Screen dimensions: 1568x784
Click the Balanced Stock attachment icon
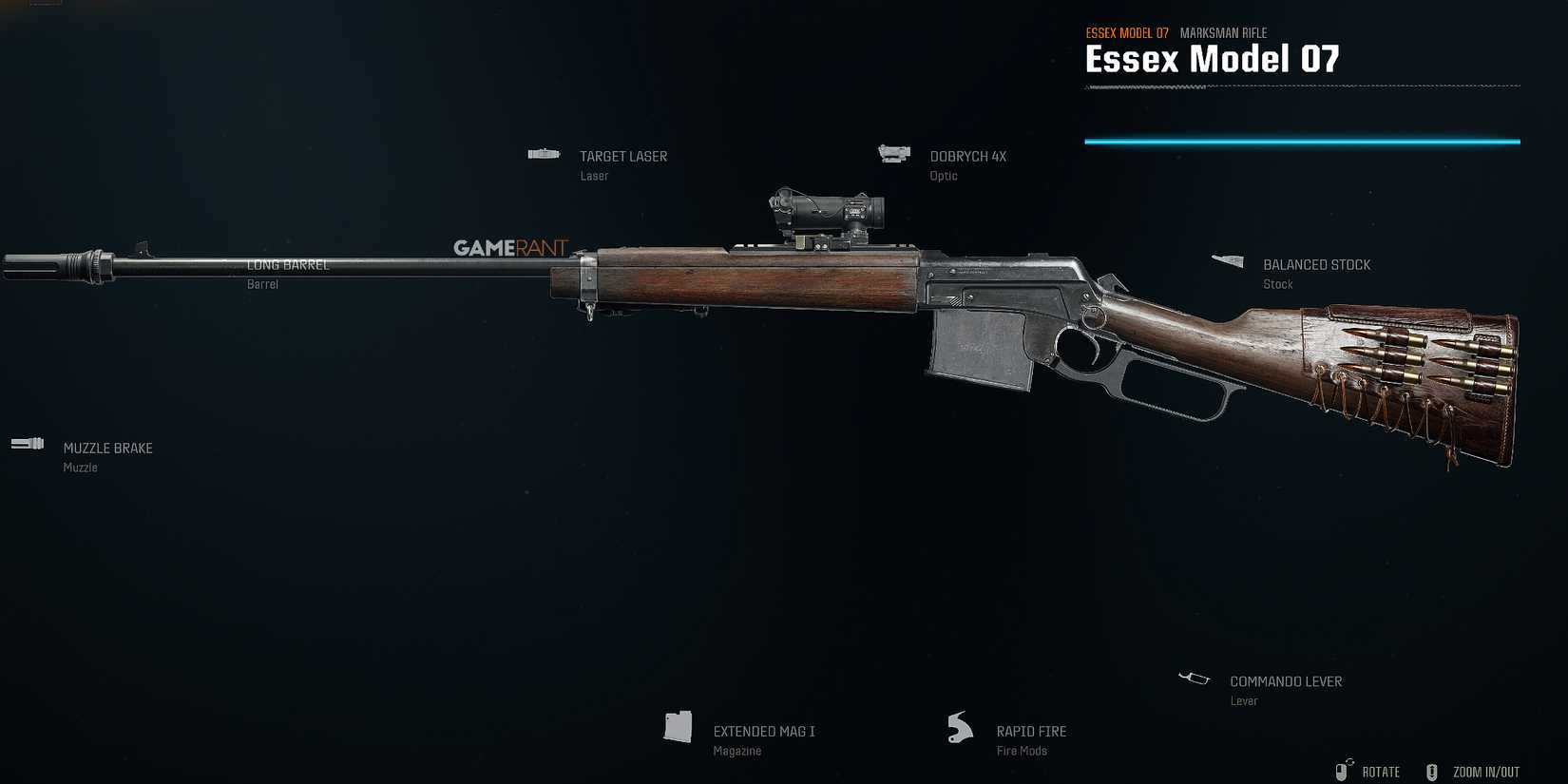pos(1227,260)
